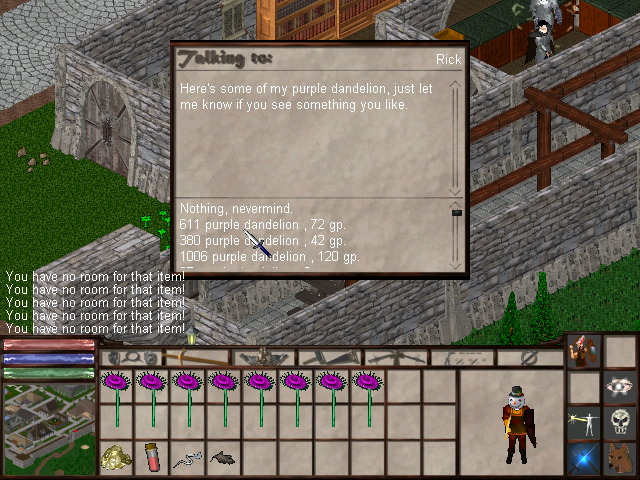
Task: Choose the "Nothing, nevermind." reply
Action: [221, 208]
